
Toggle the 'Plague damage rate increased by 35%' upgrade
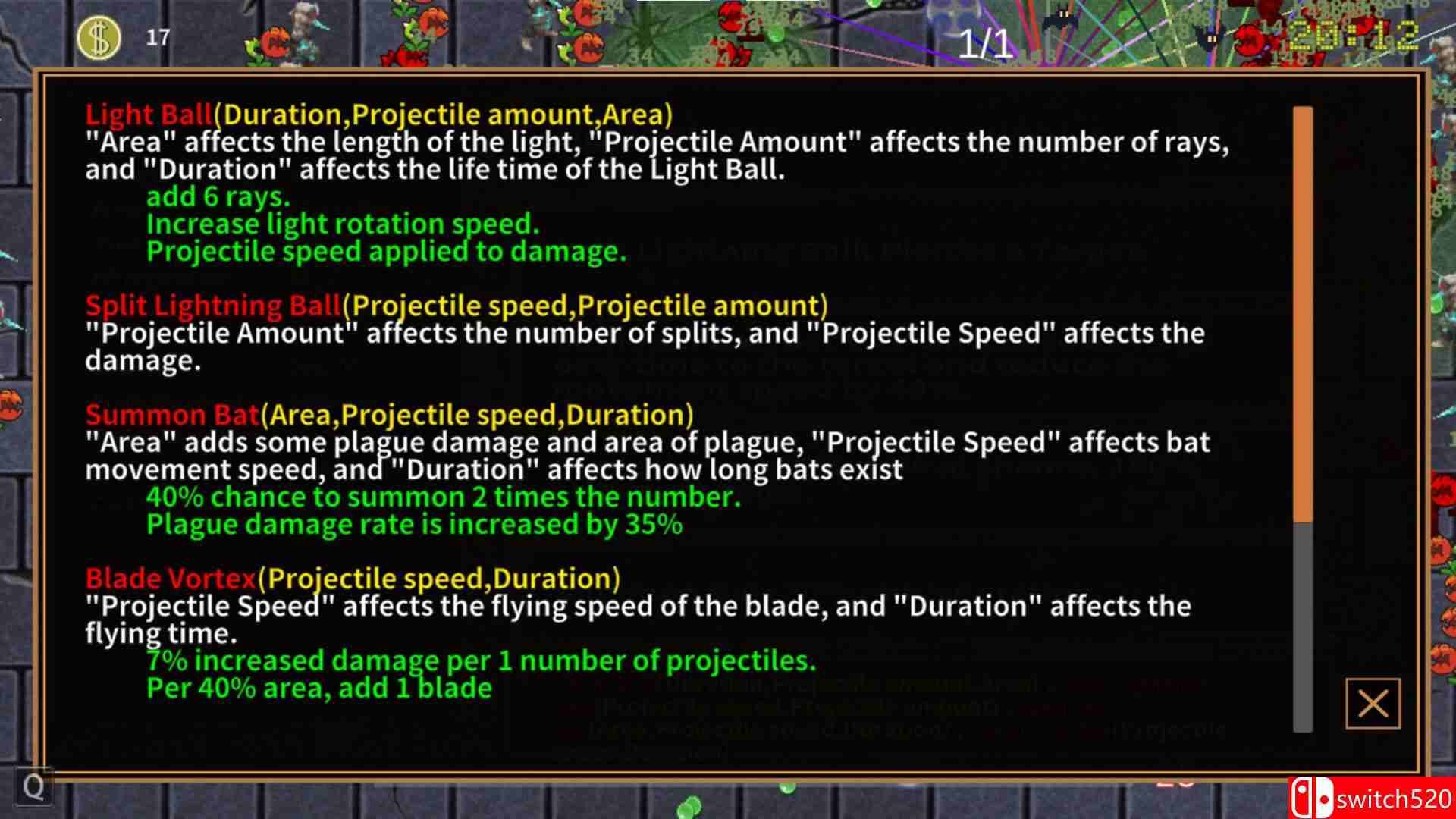[x=413, y=523]
